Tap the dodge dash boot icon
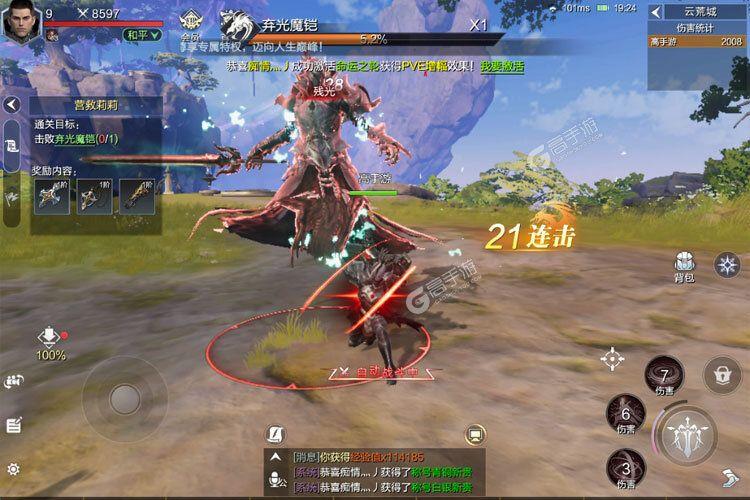This screenshot has width=750, height=500. click(x=729, y=478)
